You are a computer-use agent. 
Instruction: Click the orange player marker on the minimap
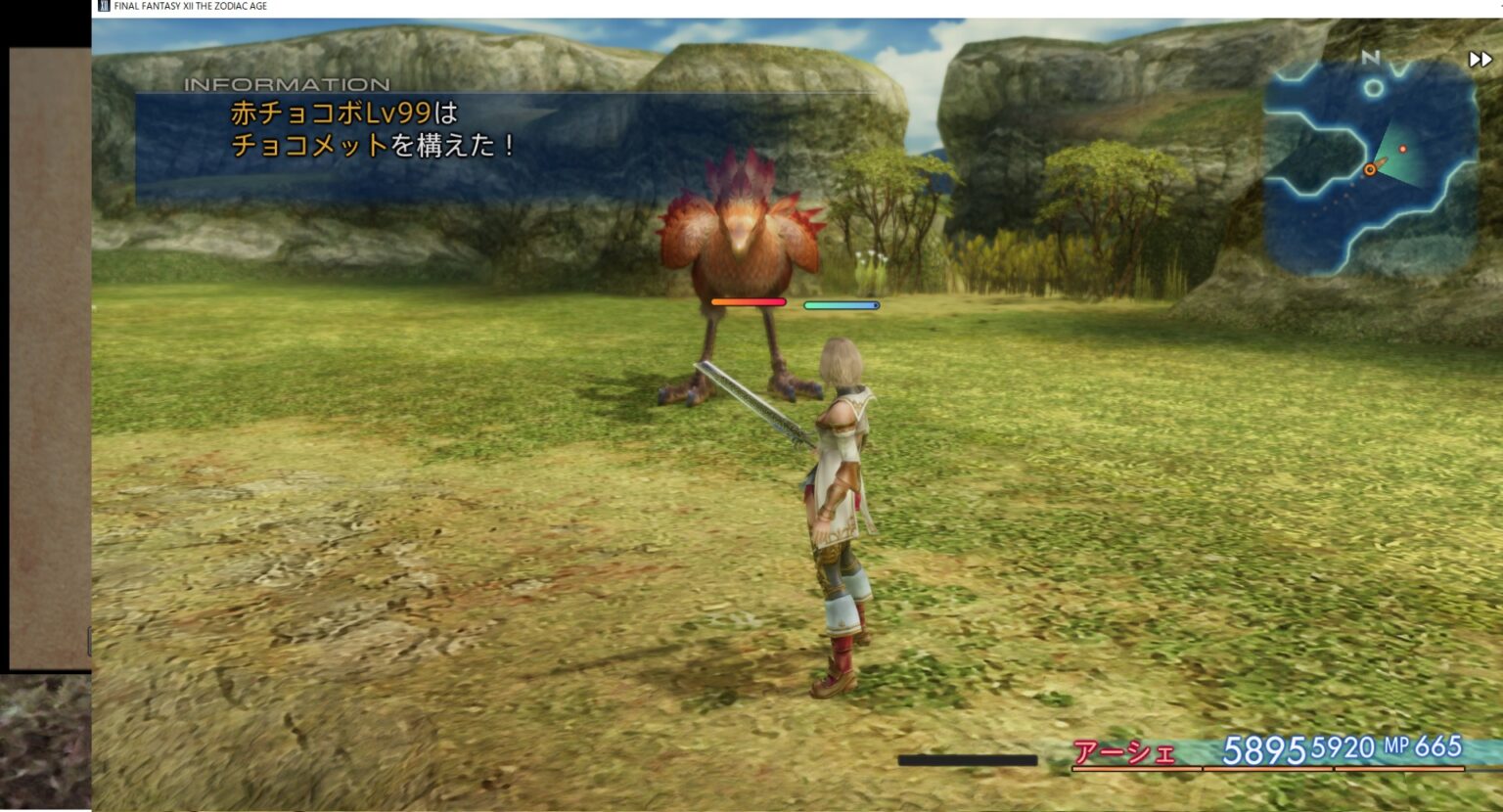[x=1370, y=170]
